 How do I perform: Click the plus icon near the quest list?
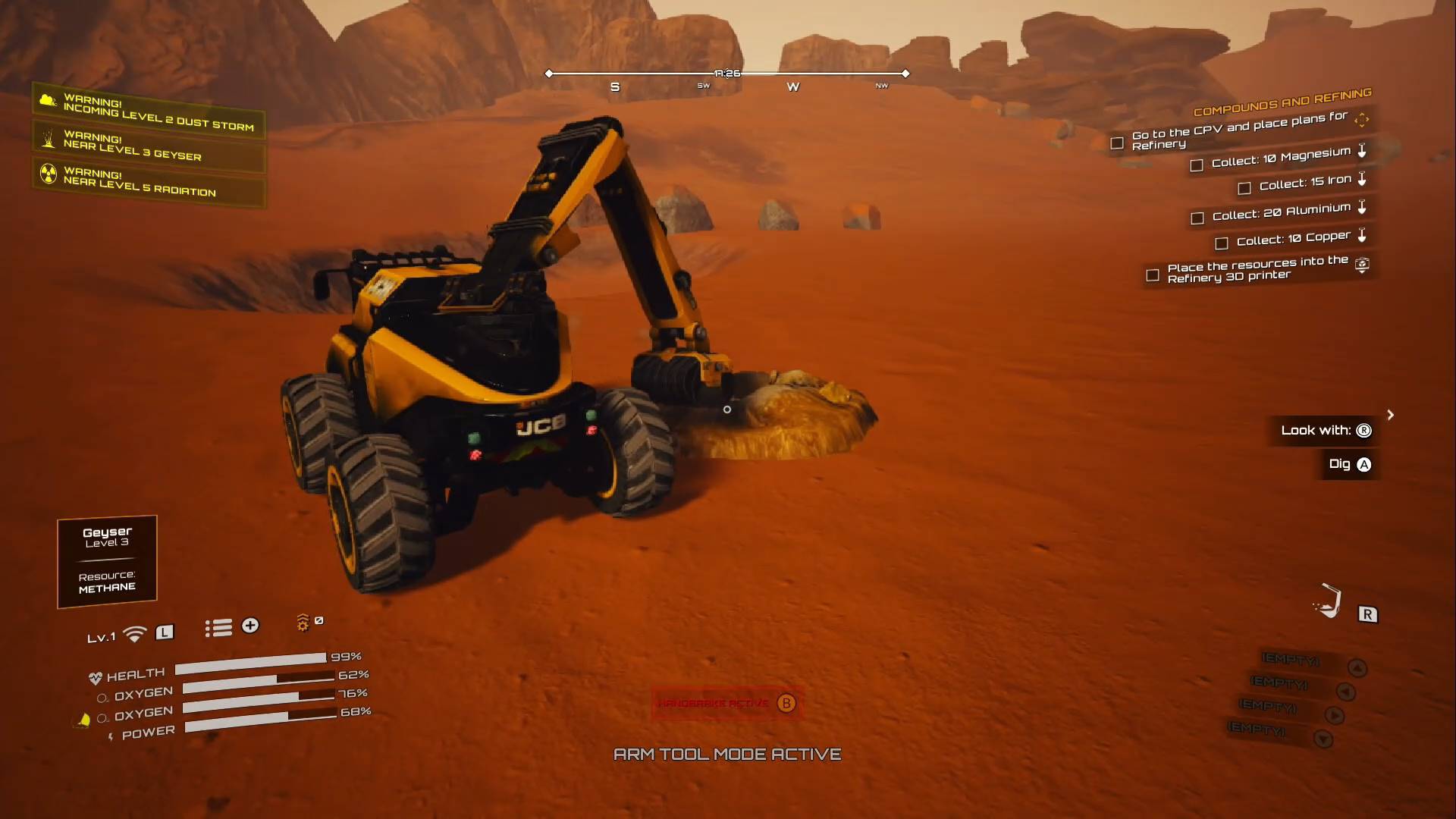pos(250,626)
